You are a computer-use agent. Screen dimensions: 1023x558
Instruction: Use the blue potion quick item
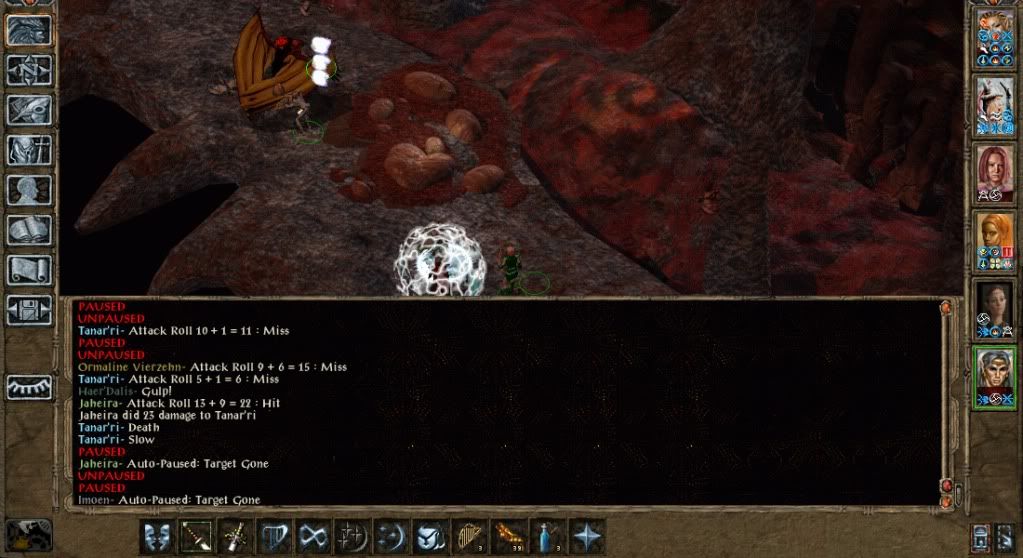548,536
